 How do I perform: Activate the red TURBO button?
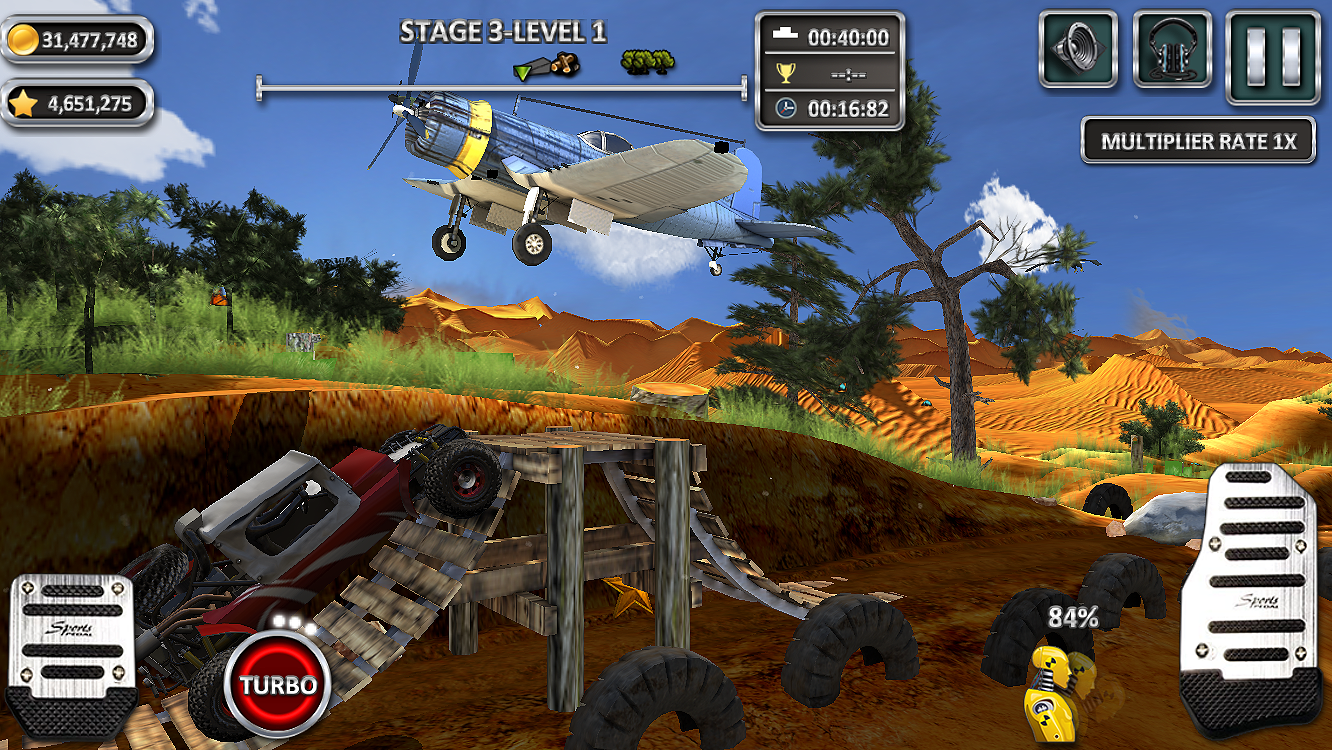(x=277, y=685)
